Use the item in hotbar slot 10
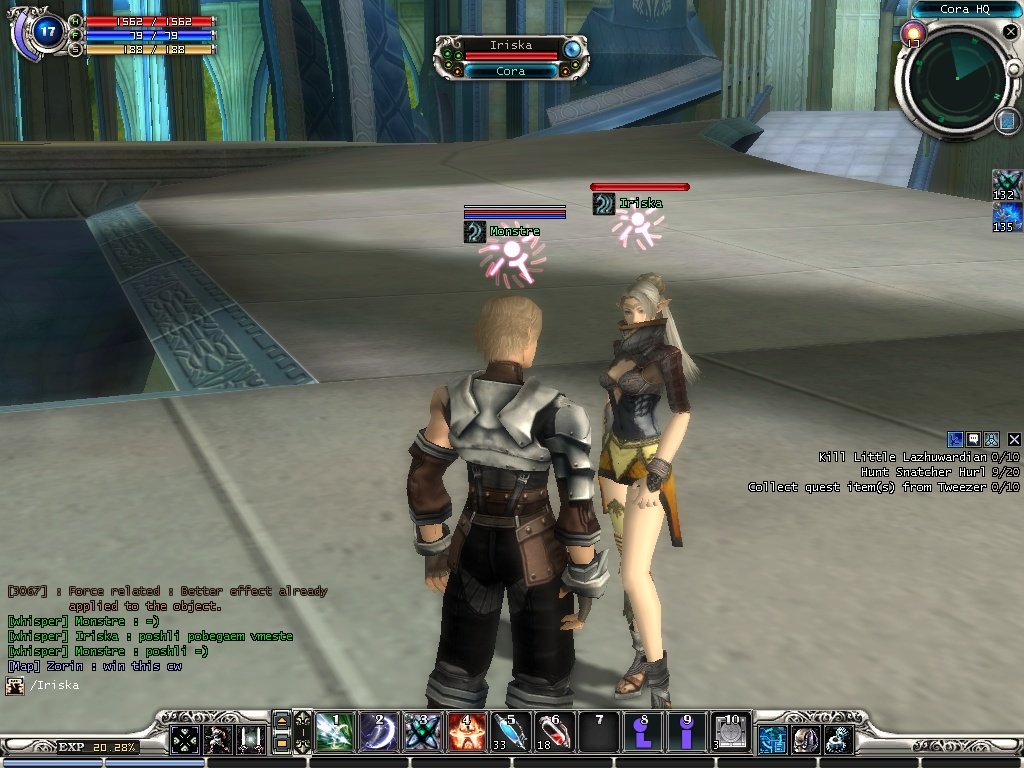Screen dimensions: 1024x768 pyautogui.click(x=731, y=733)
